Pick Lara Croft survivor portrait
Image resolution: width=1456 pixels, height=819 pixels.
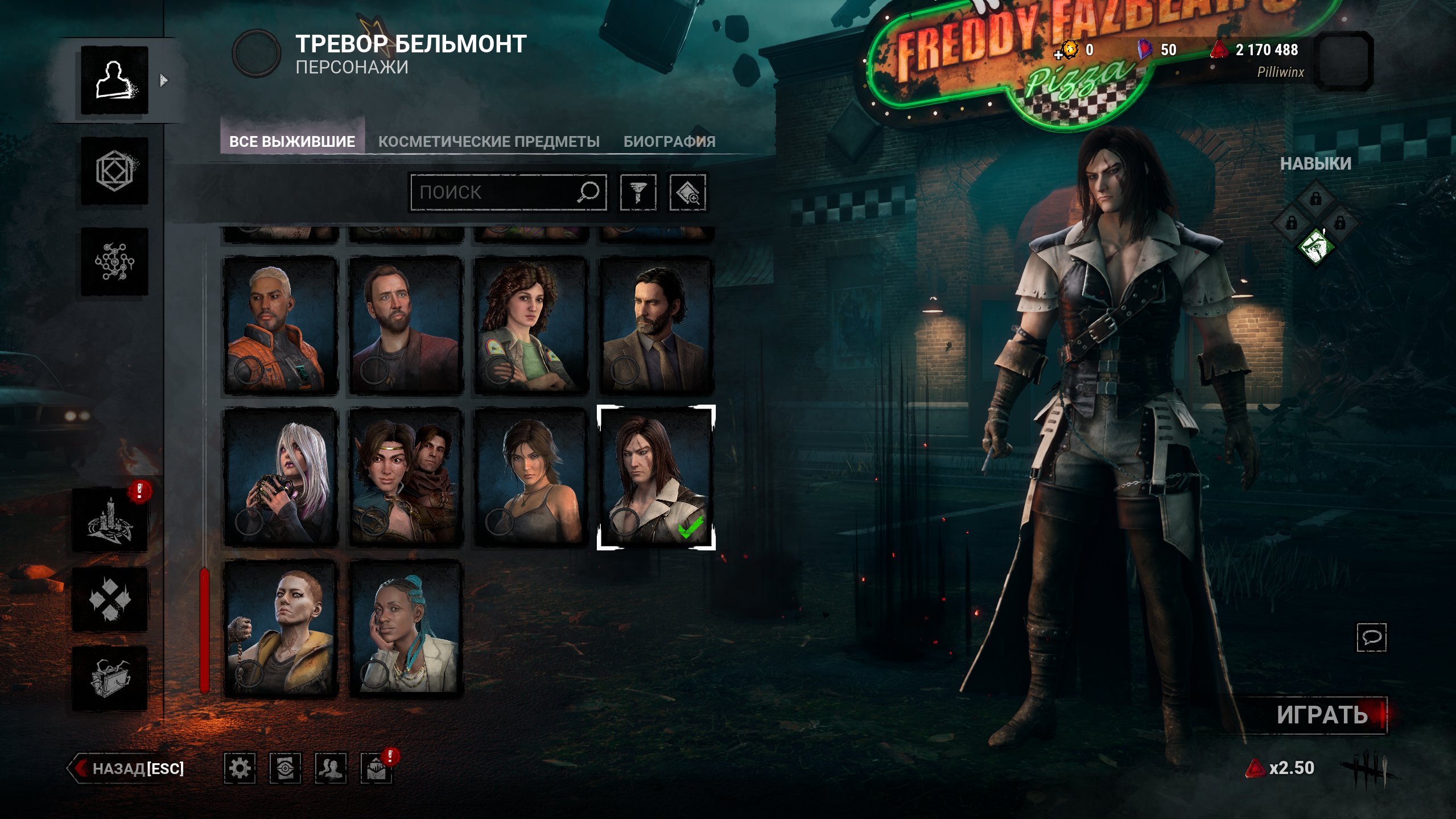tap(530, 477)
